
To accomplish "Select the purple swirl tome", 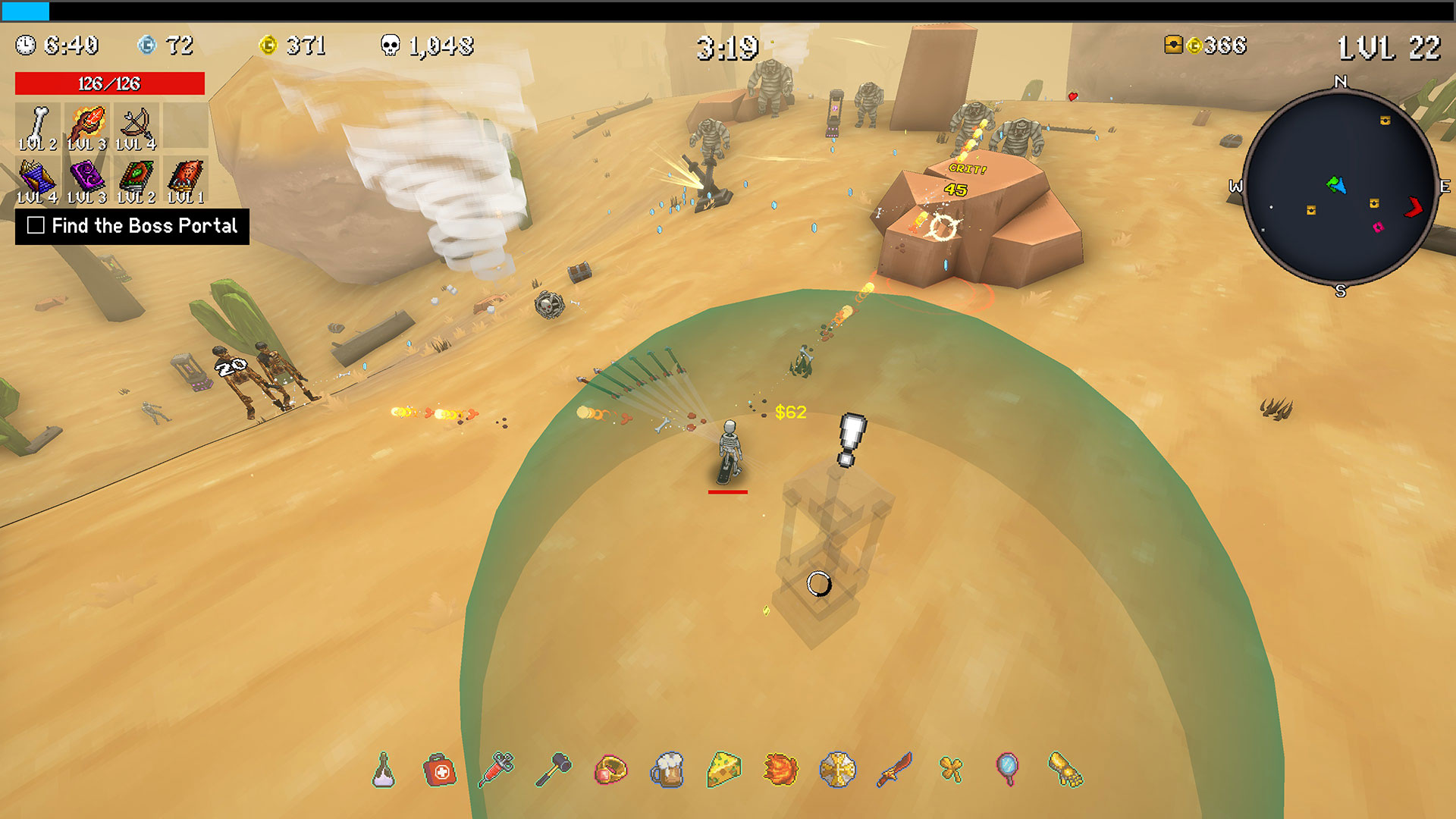I will 86,180.
